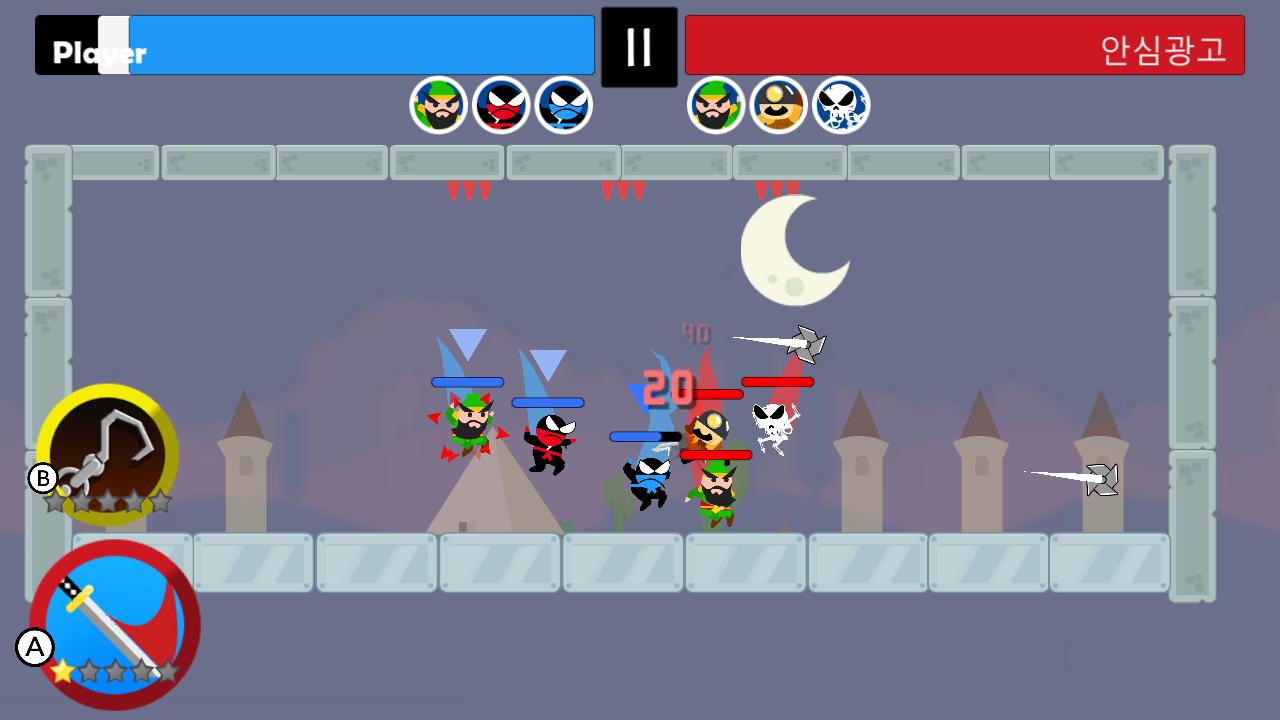This screenshot has width=1280, height=720.
Task: Open the enemy skeleton portrait
Action: (x=841, y=105)
